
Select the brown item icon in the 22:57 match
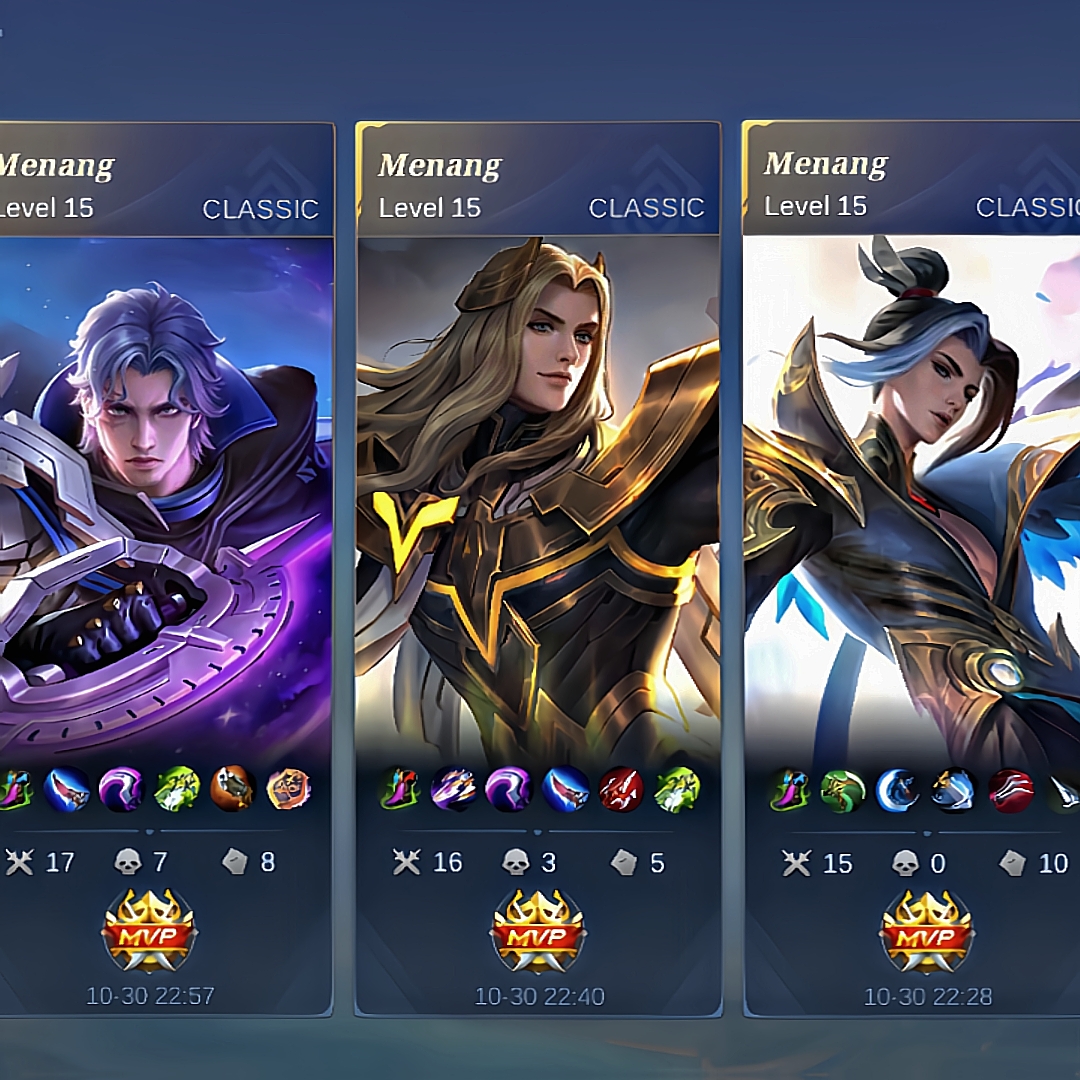pyautogui.click(x=233, y=790)
